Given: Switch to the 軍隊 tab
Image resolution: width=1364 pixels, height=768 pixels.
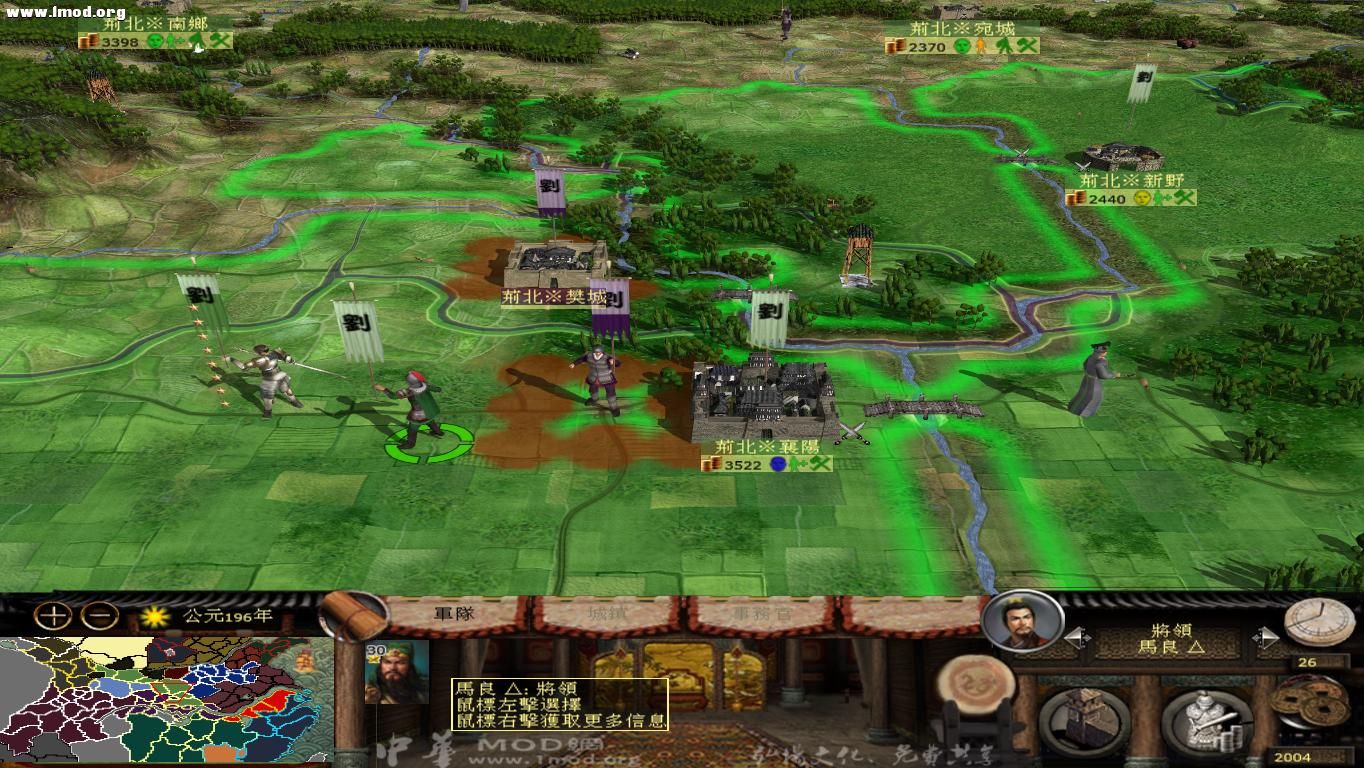Looking at the screenshot, I should point(455,613).
